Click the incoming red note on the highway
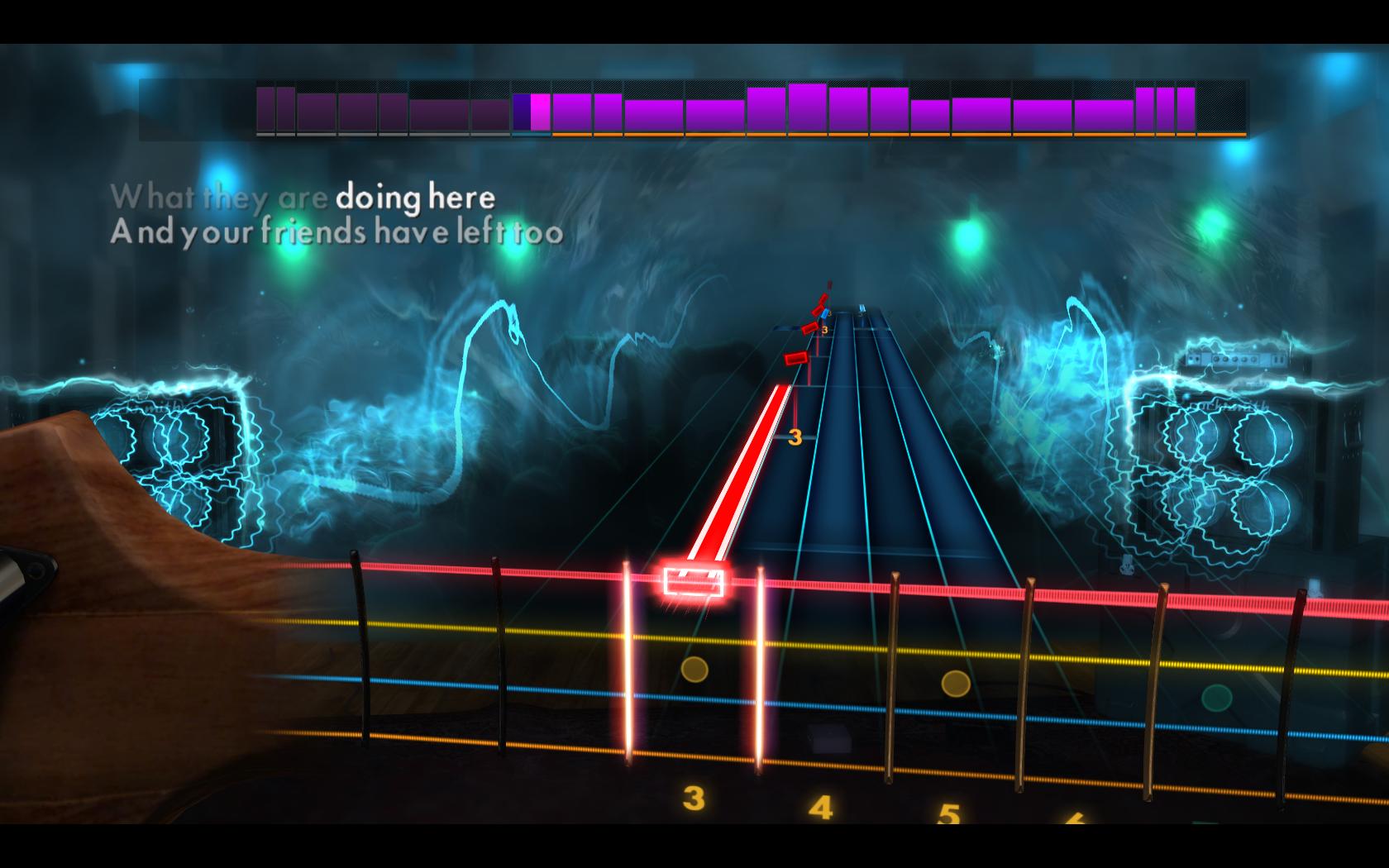The width and height of the screenshot is (1389, 868). pyautogui.click(x=796, y=357)
